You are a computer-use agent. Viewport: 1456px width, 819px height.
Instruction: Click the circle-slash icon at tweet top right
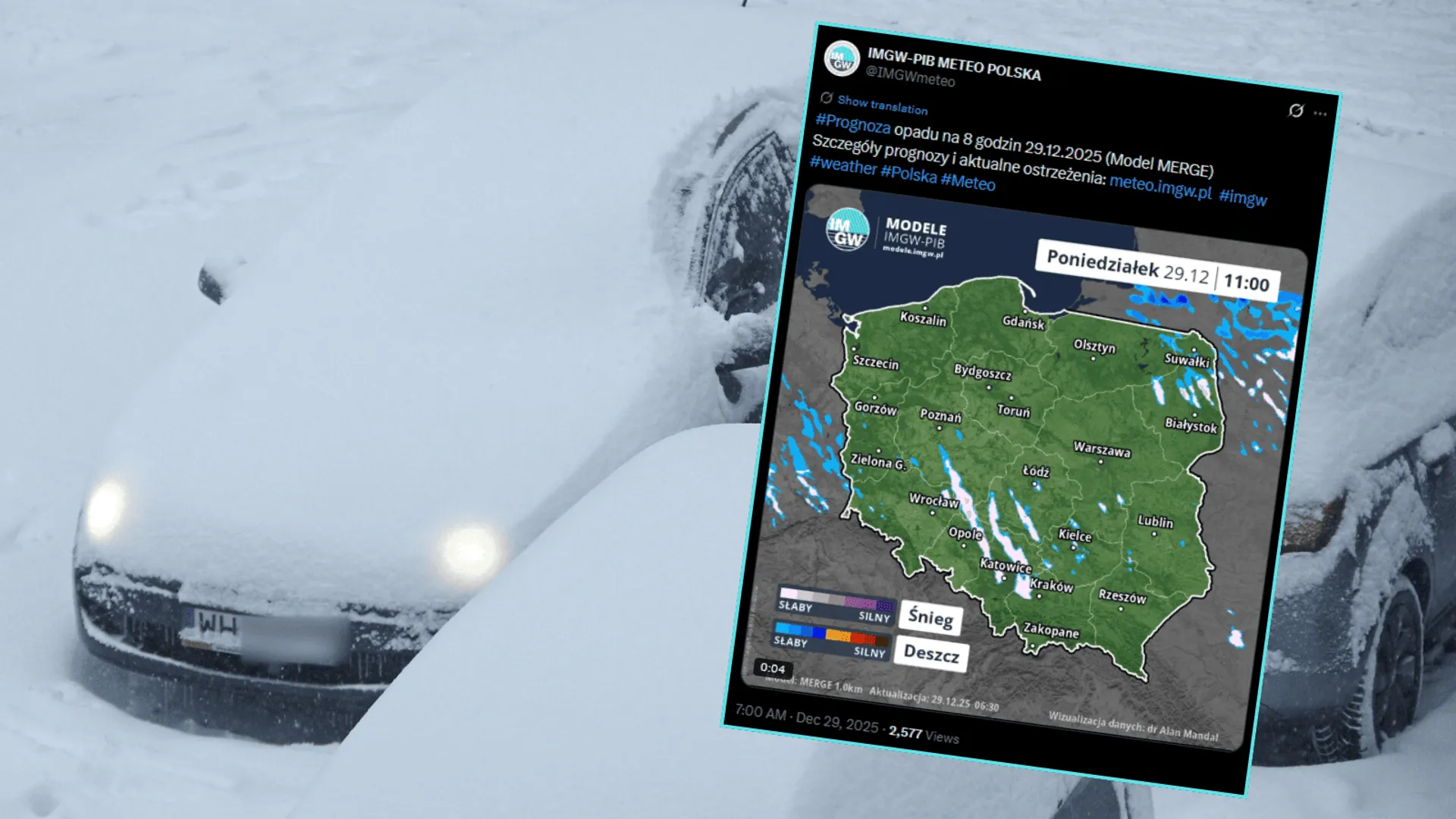pyautogui.click(x=1294, y=111)
